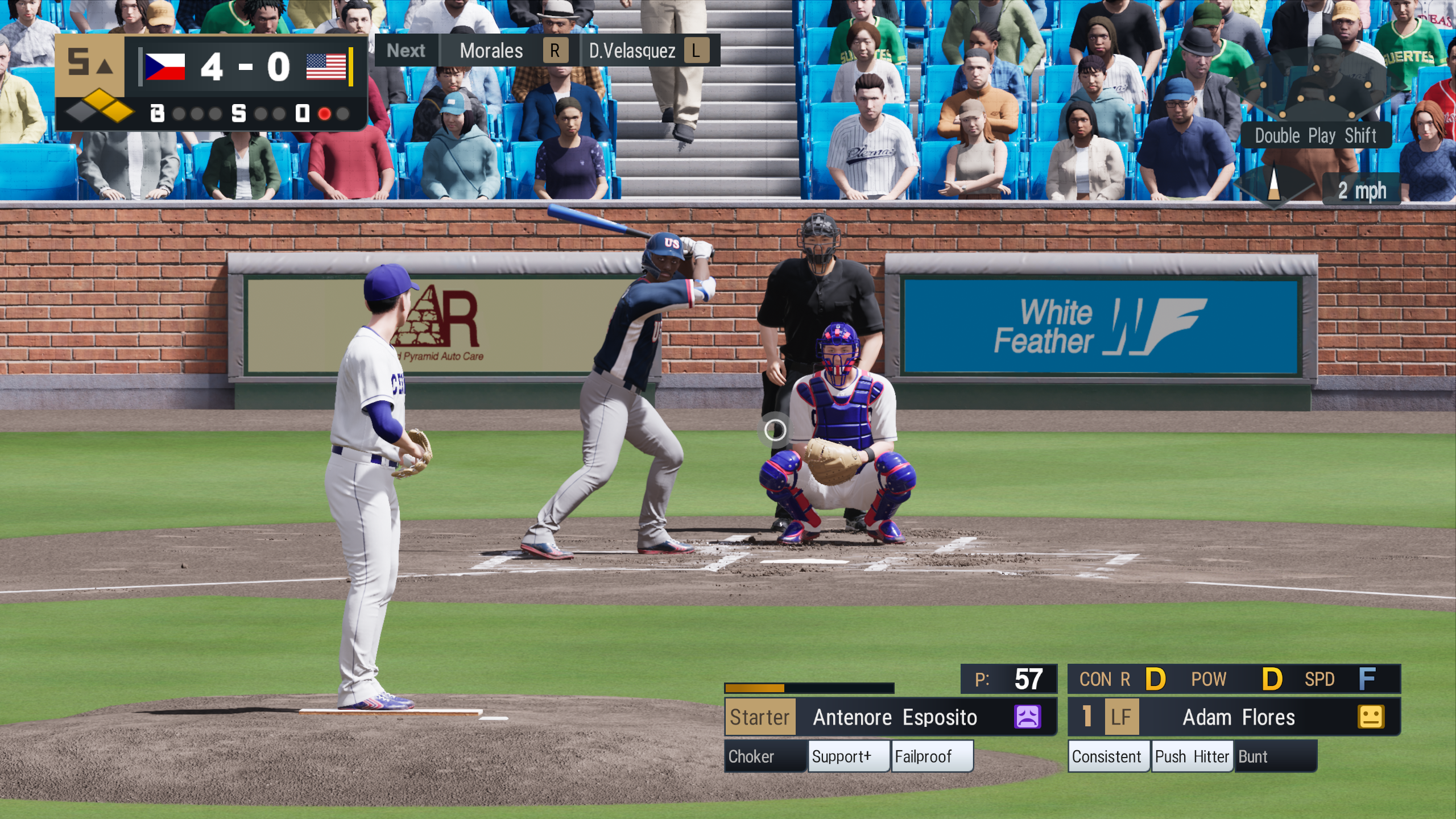Image resolution: width=1456 pixels, height=819 pixels.
Task: Select the Push Hitter trait tag
Action: (x=1192, y=756)
